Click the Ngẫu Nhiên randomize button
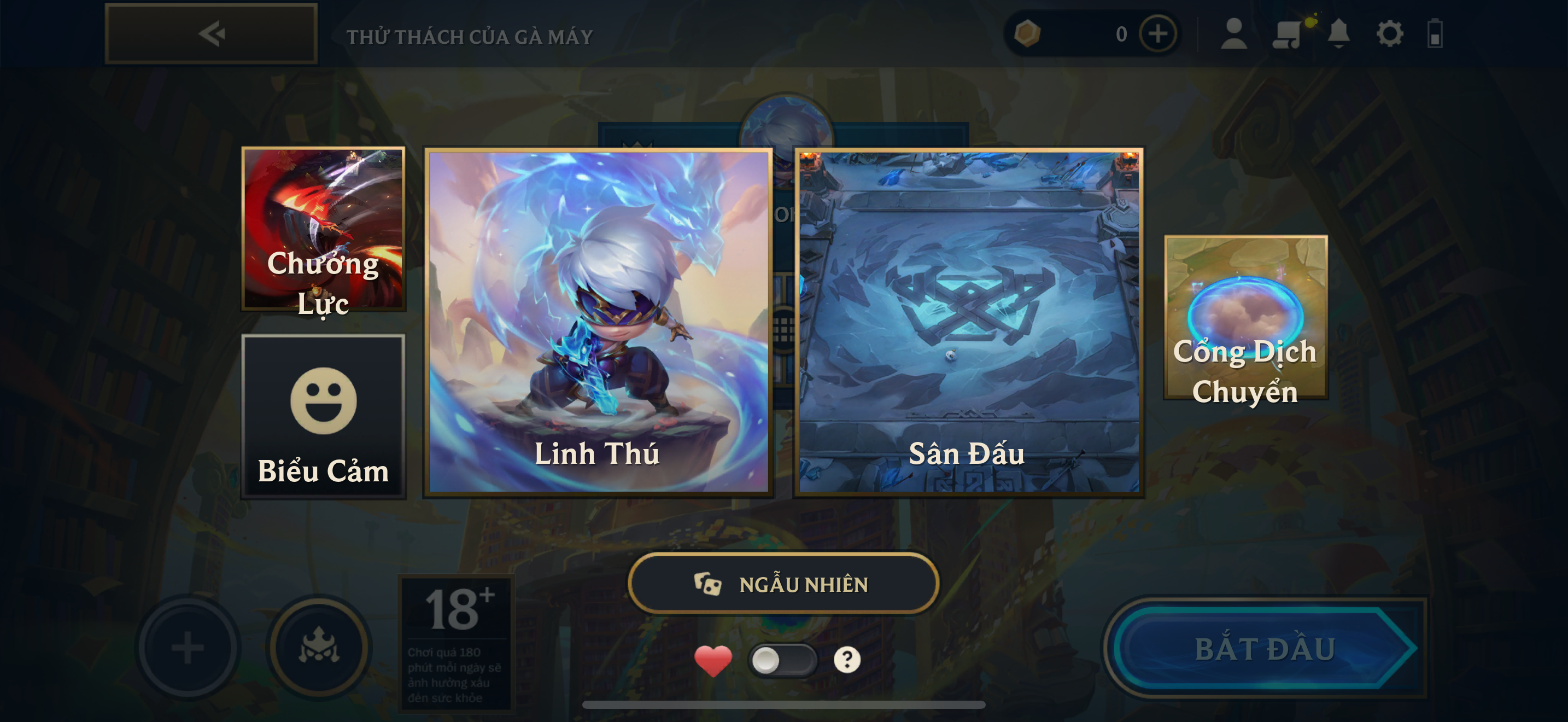The width and height of the screenshot is (1568, 722). click(x=783, y=584)
